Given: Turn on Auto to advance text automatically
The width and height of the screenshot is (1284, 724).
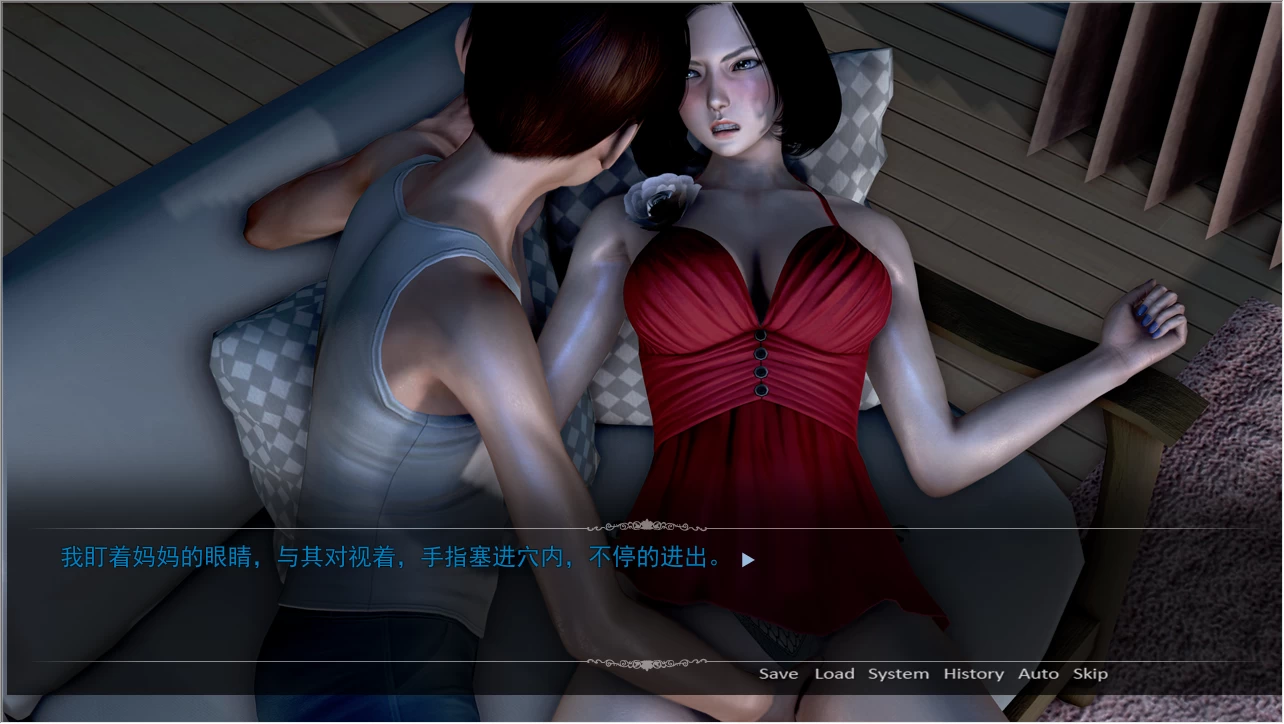Looking at the screenshot, I should (1038, 674).
